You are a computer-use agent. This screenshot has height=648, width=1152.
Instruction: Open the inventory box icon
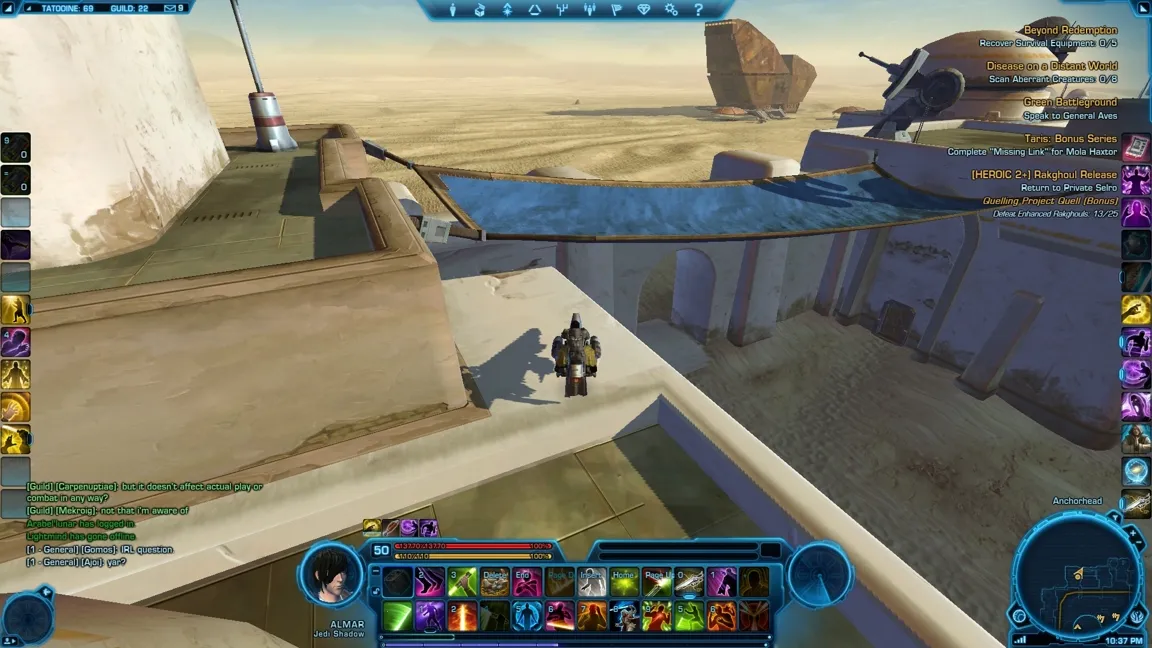click(480, 10)
